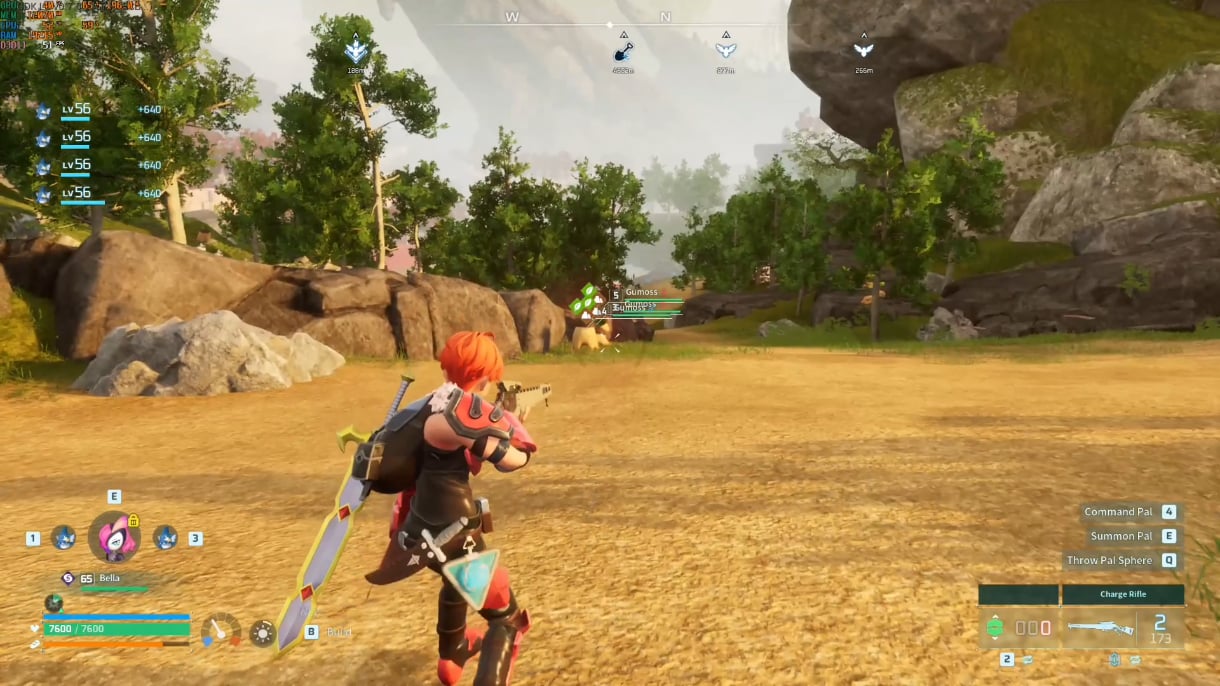The image size is (1220, 686).
Task: Click the yellow padlock on Bella's portrait
Action: point(133,520)
